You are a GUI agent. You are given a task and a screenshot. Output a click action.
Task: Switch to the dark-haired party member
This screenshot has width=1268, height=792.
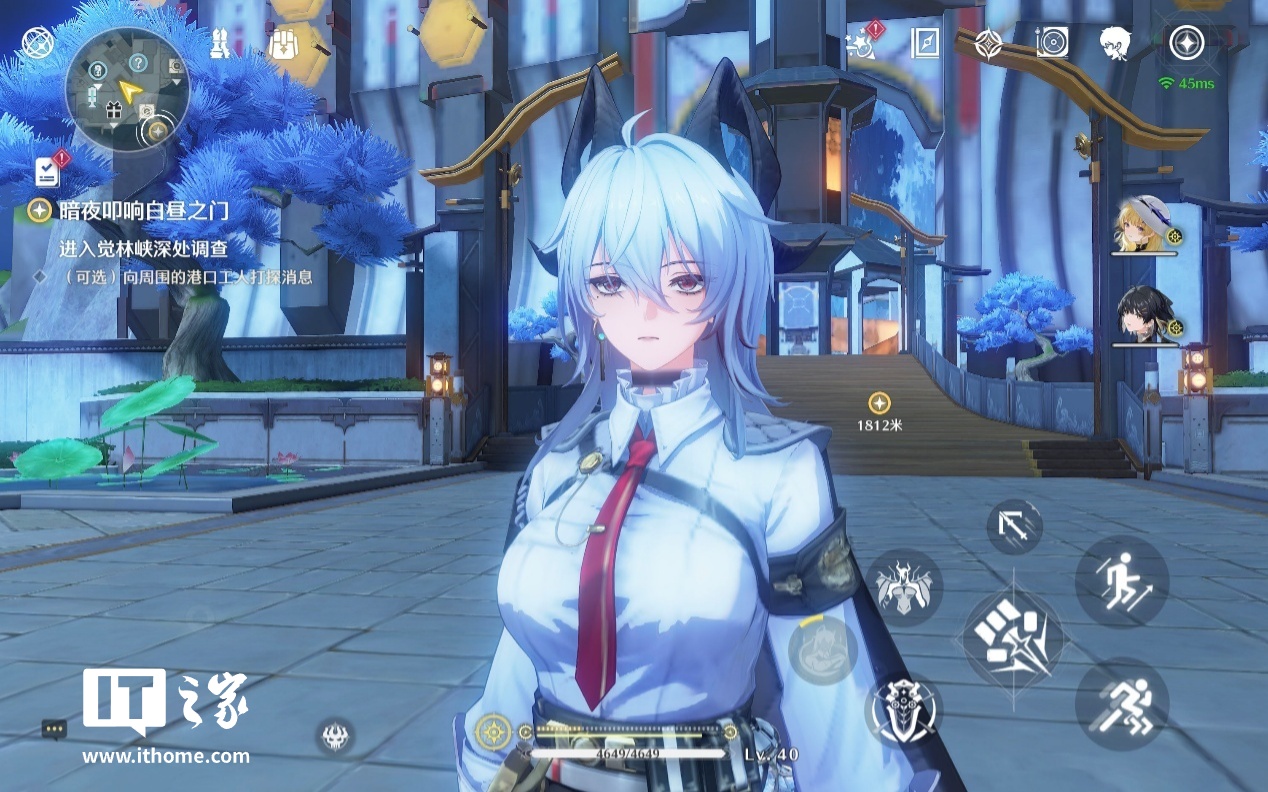1145,313
